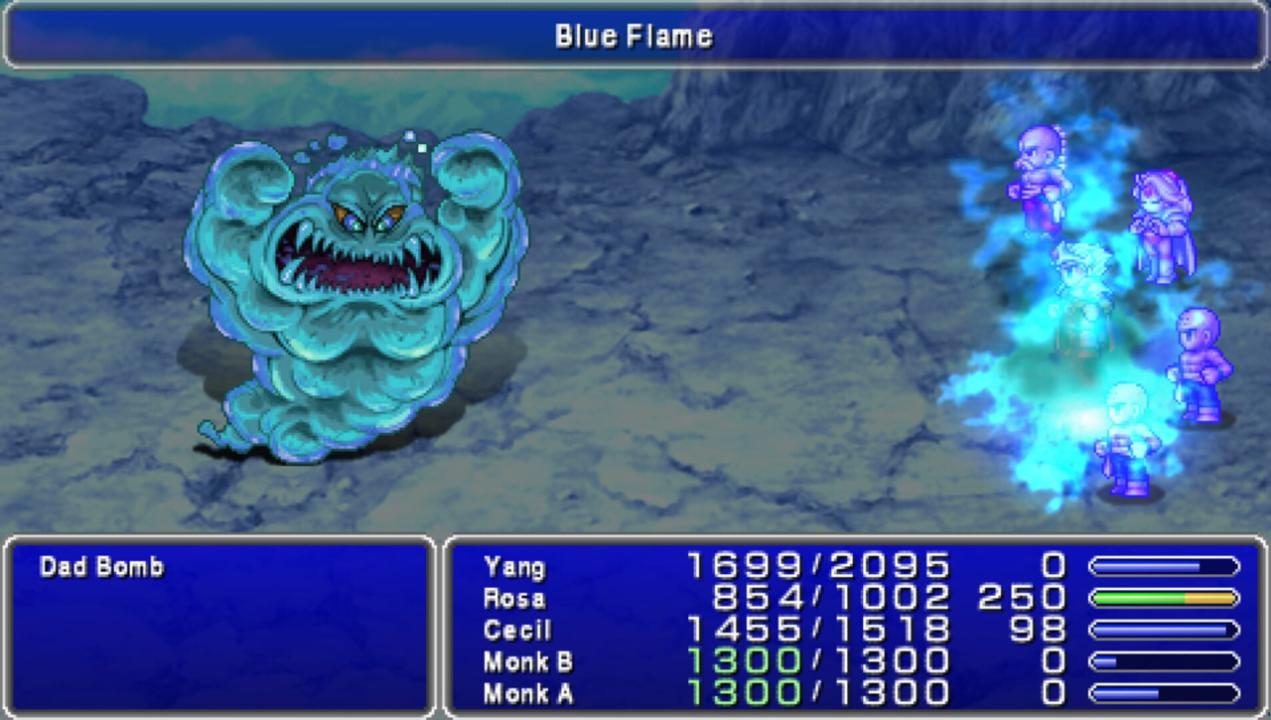Choose the Monk A party row
Image resolution: width=1271 pixels, height=720 pixels.
[x=527, y=693]
